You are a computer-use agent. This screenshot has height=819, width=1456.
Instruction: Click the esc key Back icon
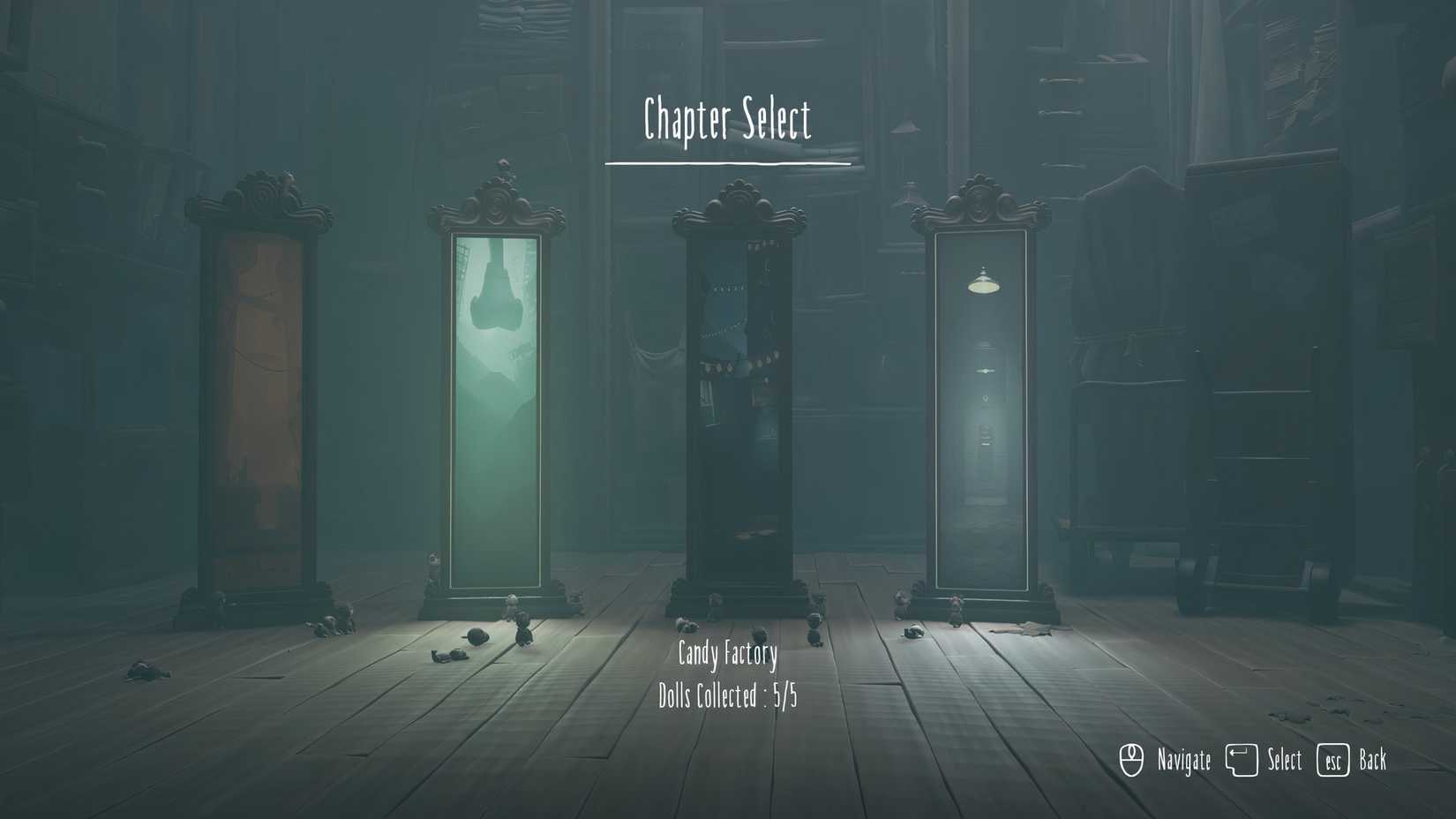(x=1332, y=759)
